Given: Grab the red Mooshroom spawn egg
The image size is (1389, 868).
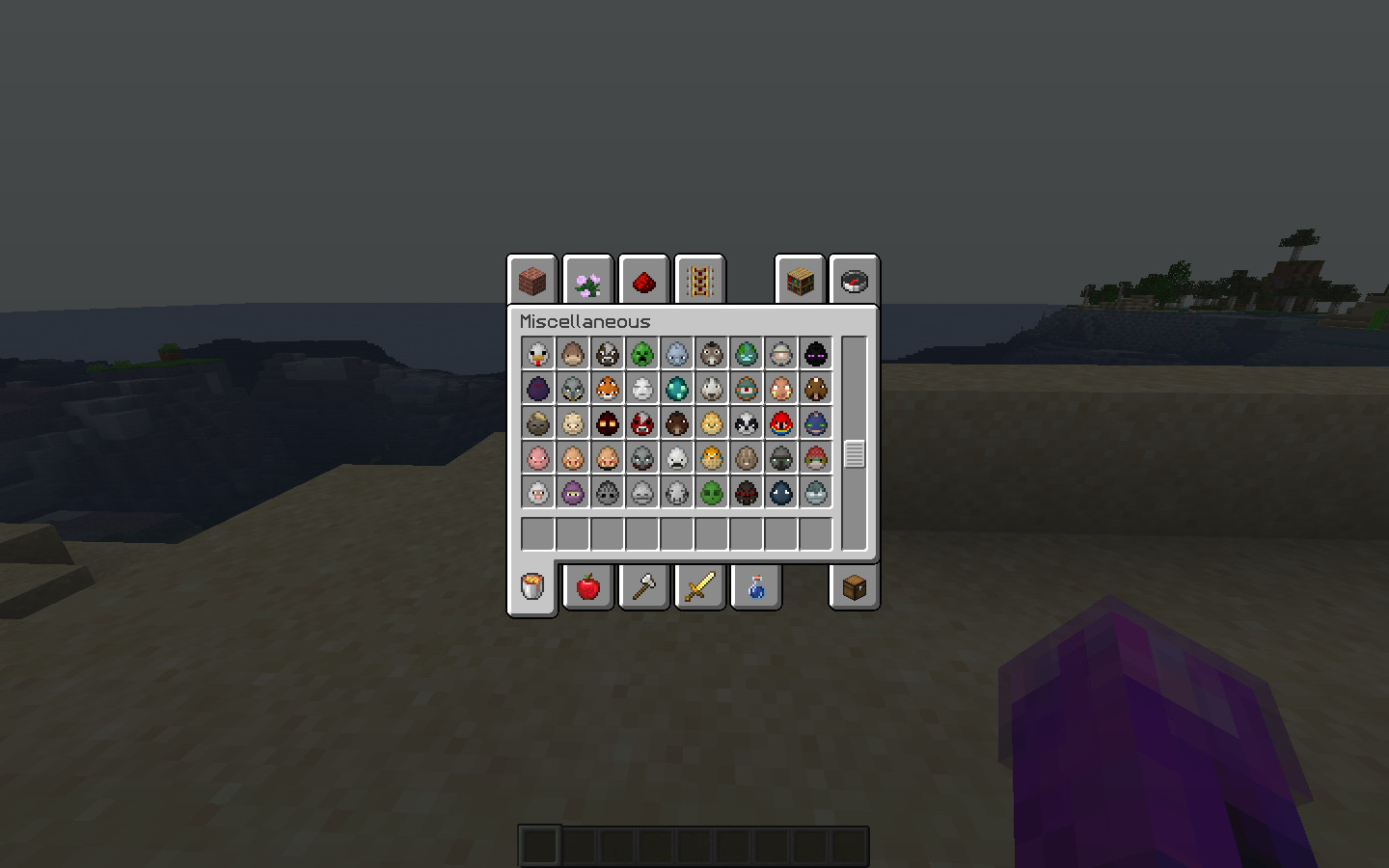Looking at the screenshot, I should [x=641, y=422].
